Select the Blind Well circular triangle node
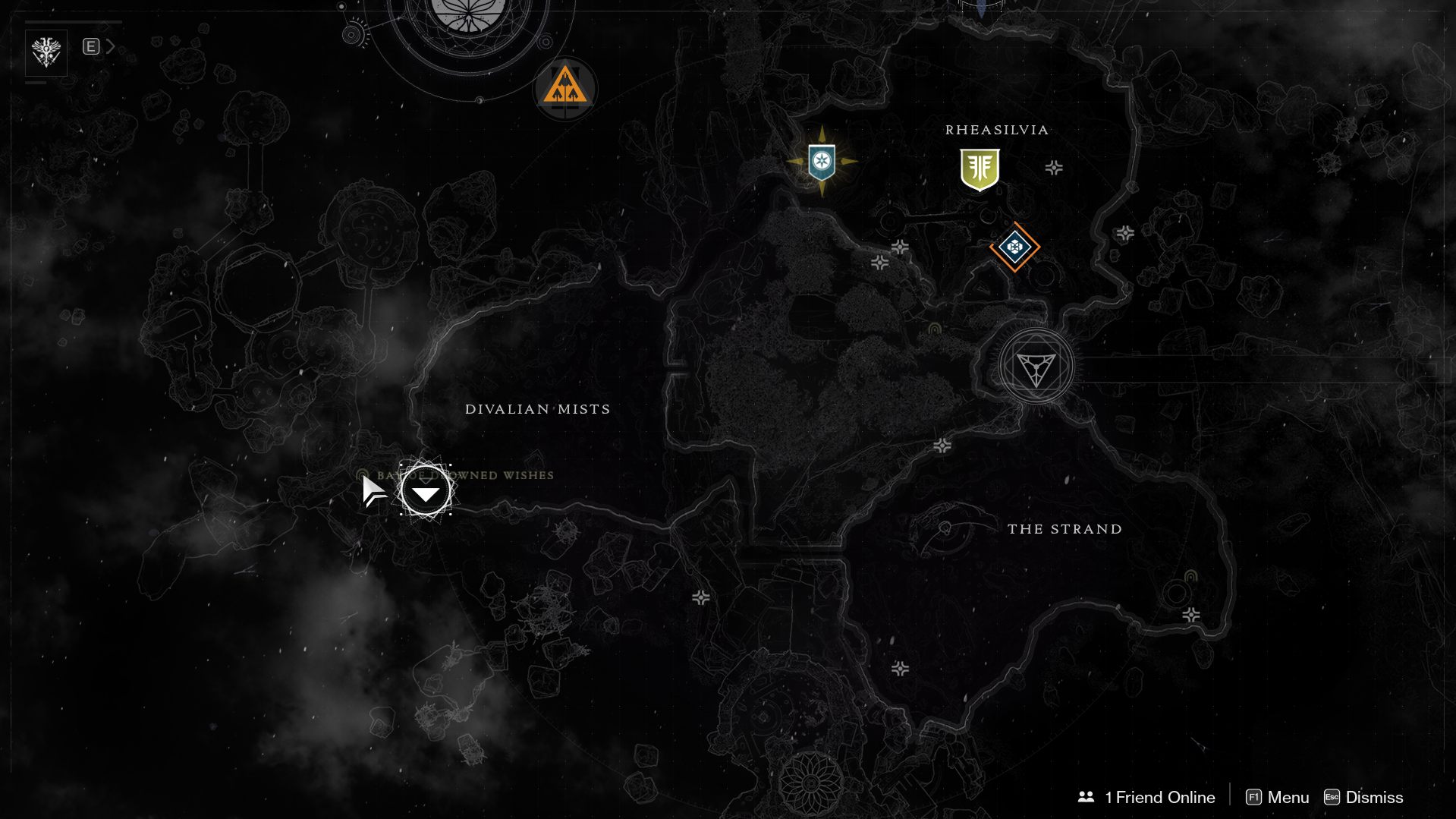Screen dimensions: 1456x819 pos(1036,367)
